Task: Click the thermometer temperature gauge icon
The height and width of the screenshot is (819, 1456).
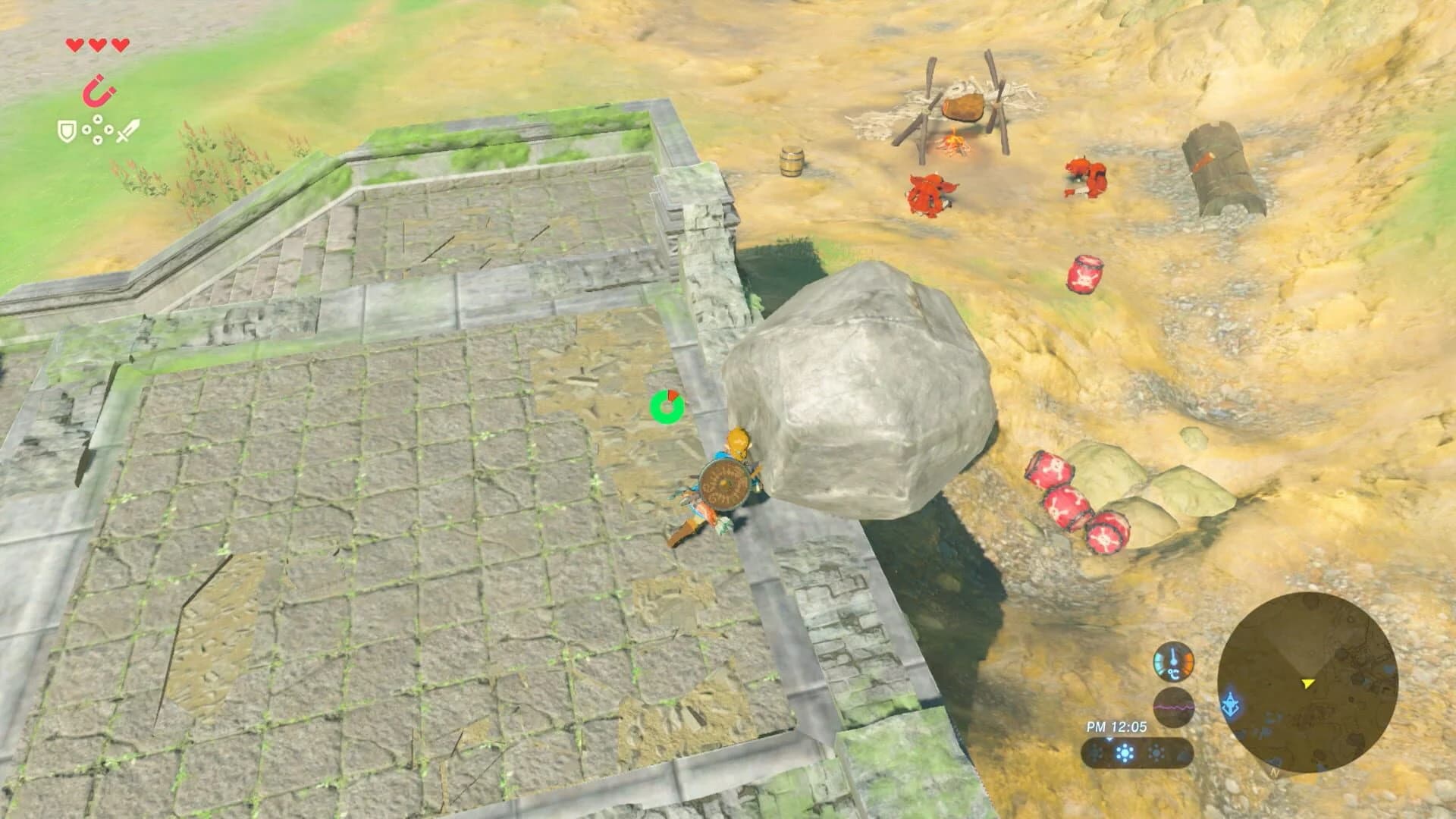Action: point(1174,663)
